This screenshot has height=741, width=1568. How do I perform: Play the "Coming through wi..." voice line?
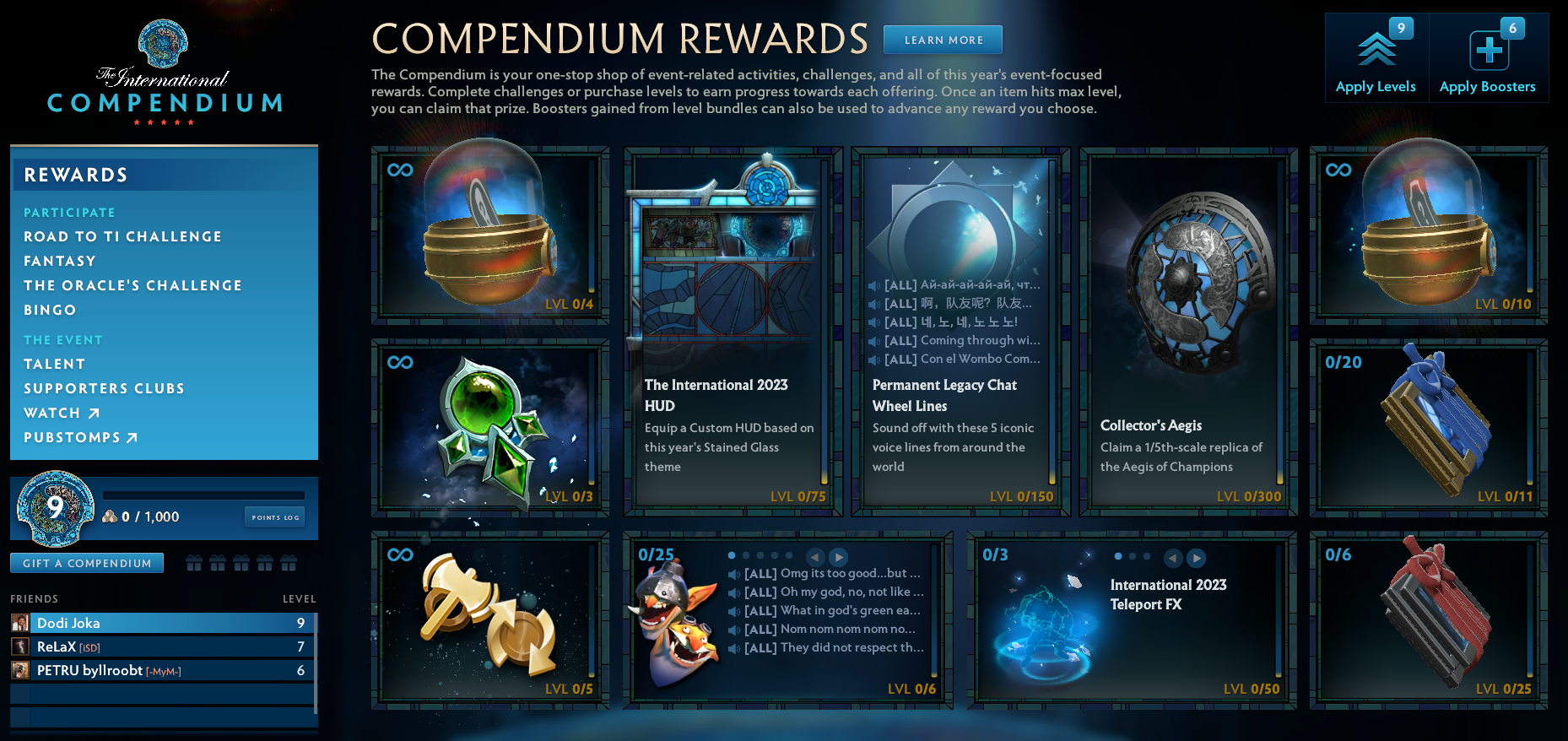click(875, 340)
